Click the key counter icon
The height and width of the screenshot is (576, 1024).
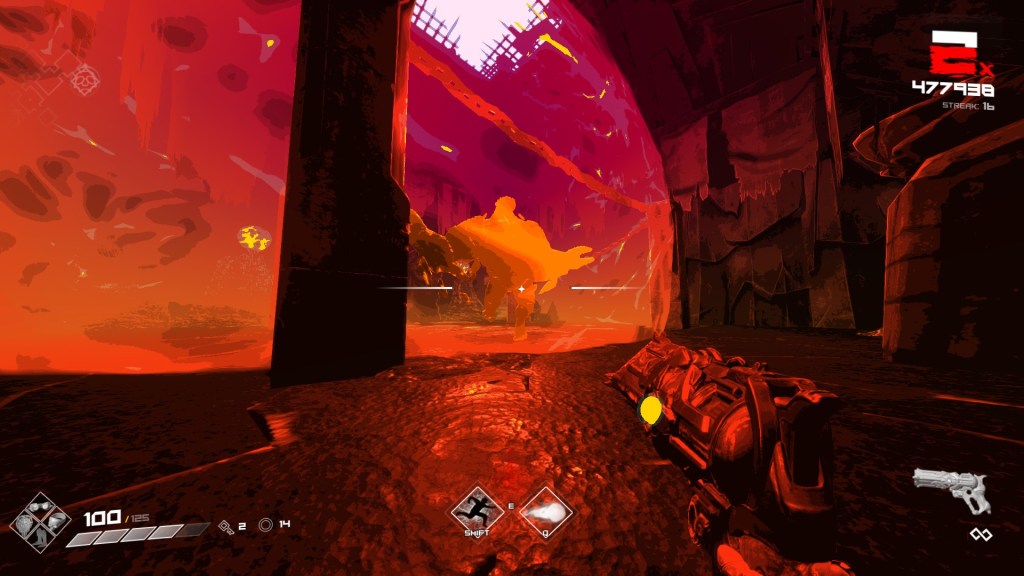tap(227, 524)
